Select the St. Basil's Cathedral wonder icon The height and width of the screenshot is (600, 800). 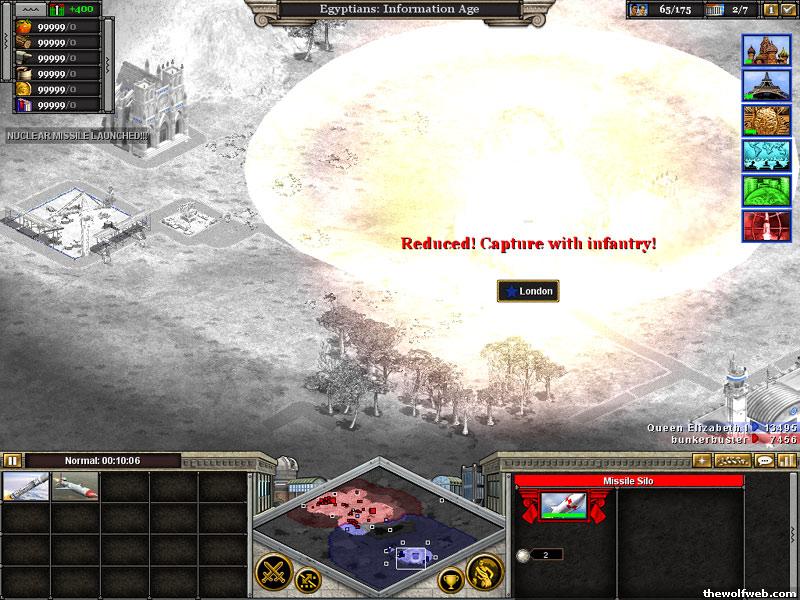[765, 50]
